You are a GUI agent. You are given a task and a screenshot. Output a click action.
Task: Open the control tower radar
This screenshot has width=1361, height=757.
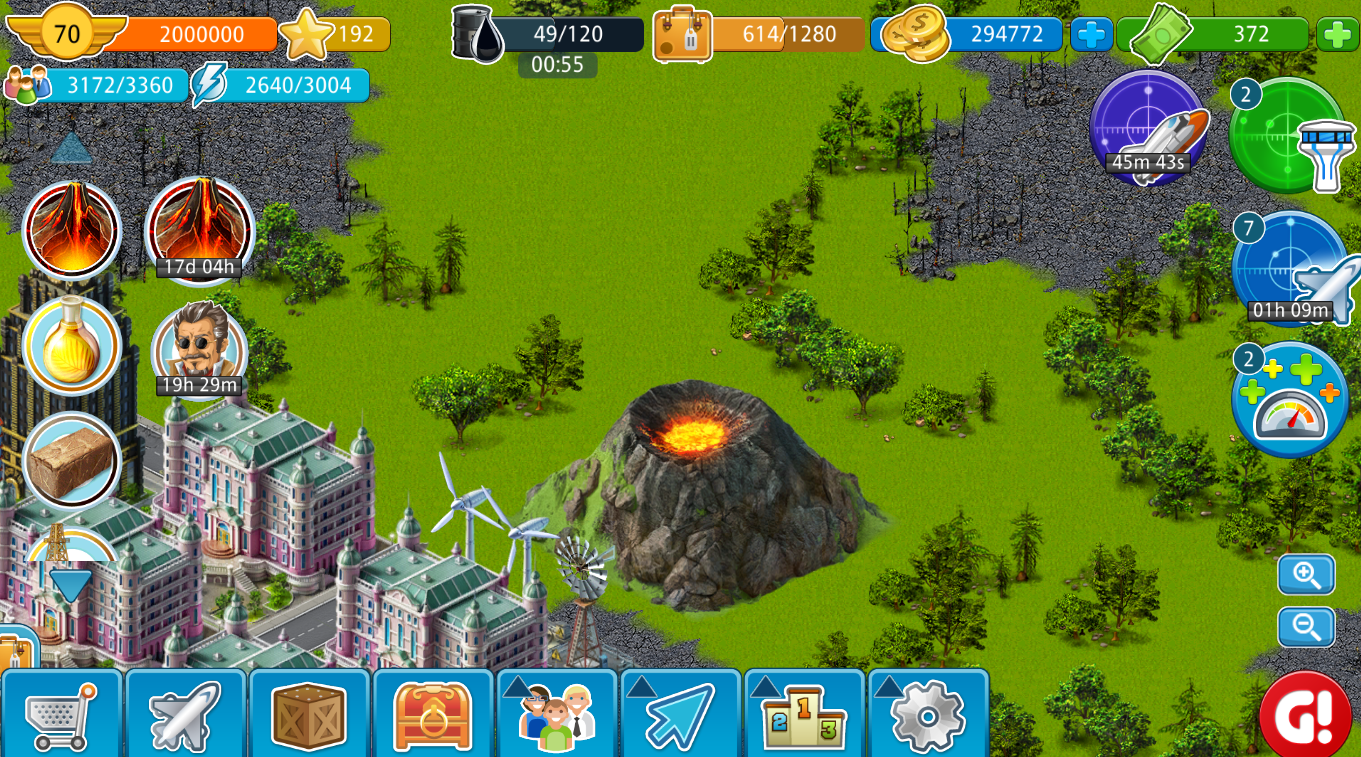click(1287, 136)
